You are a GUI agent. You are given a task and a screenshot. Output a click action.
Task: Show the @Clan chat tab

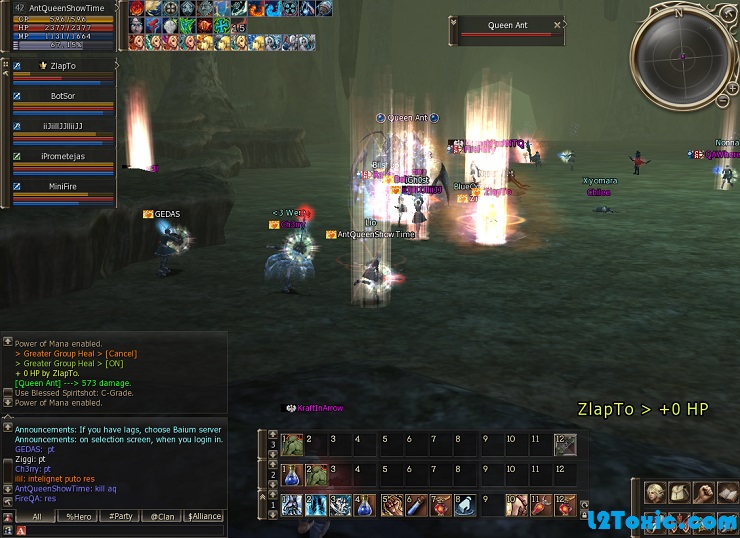click(x=162, y=516)
